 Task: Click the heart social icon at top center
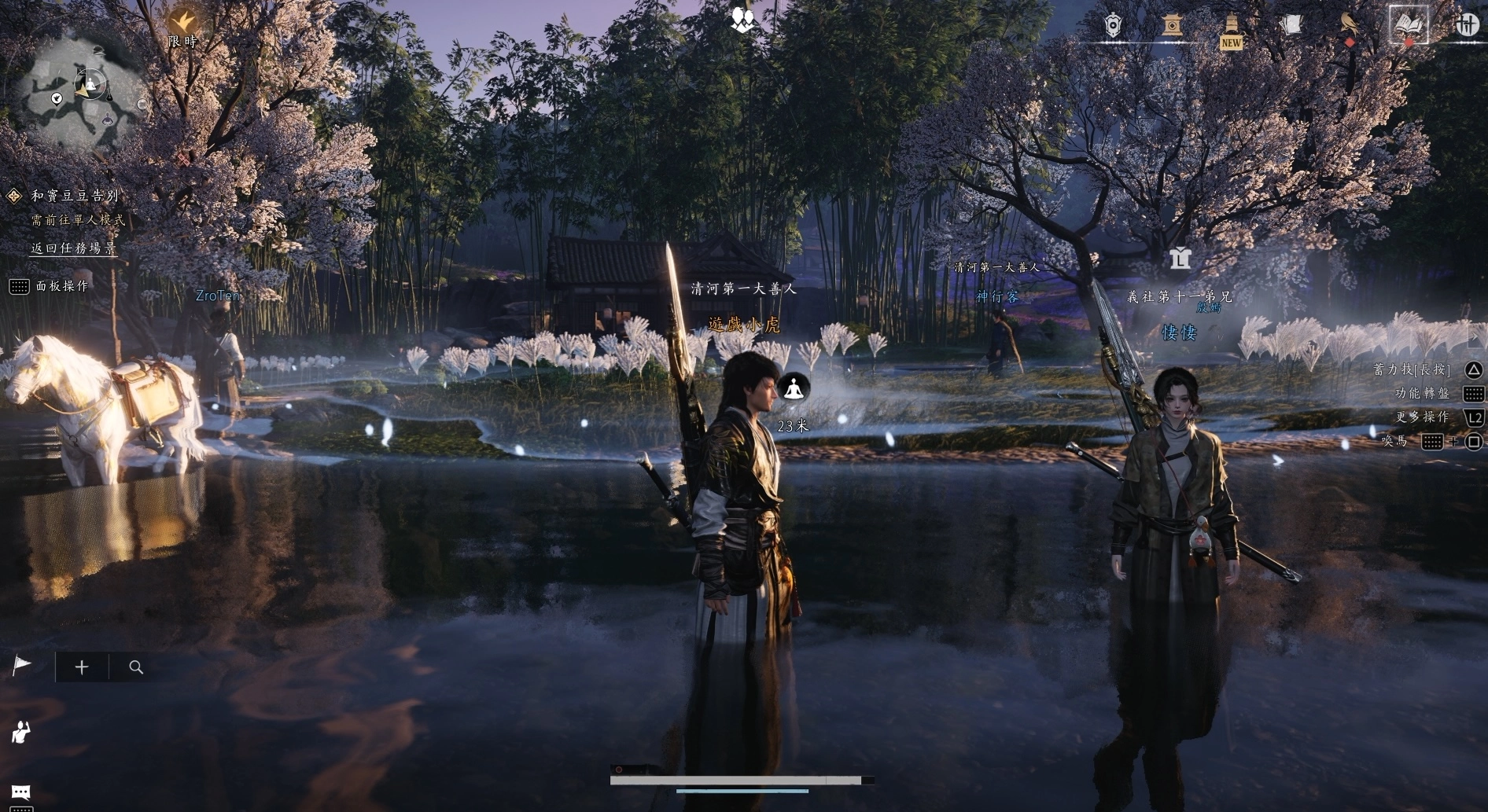[x=742, y=19]
